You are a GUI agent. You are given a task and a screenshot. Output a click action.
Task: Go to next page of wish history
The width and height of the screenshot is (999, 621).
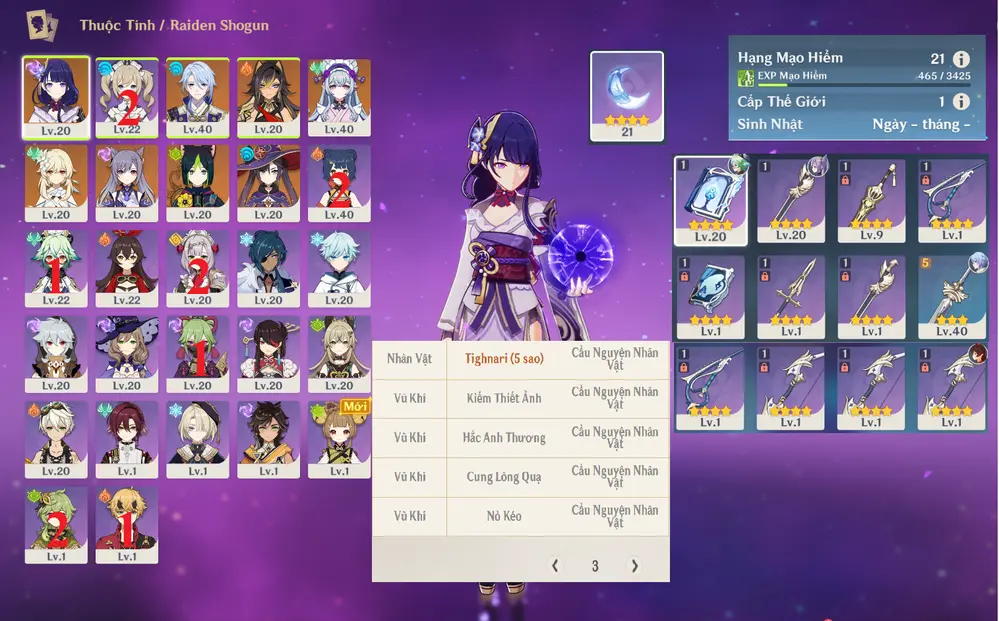coord(634,566)
